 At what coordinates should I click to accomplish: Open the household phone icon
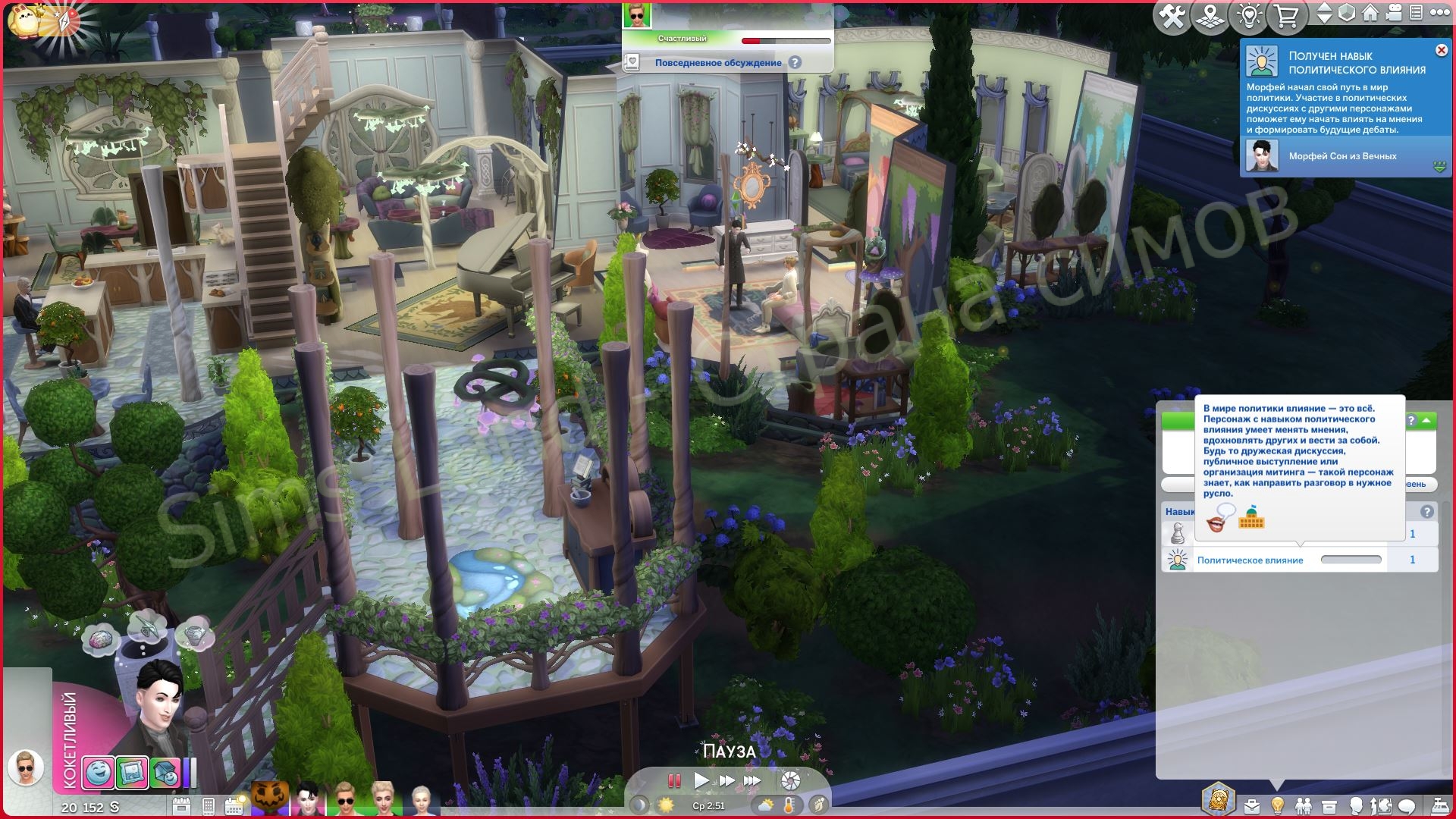pyautogui.click(x=208, y=805)
